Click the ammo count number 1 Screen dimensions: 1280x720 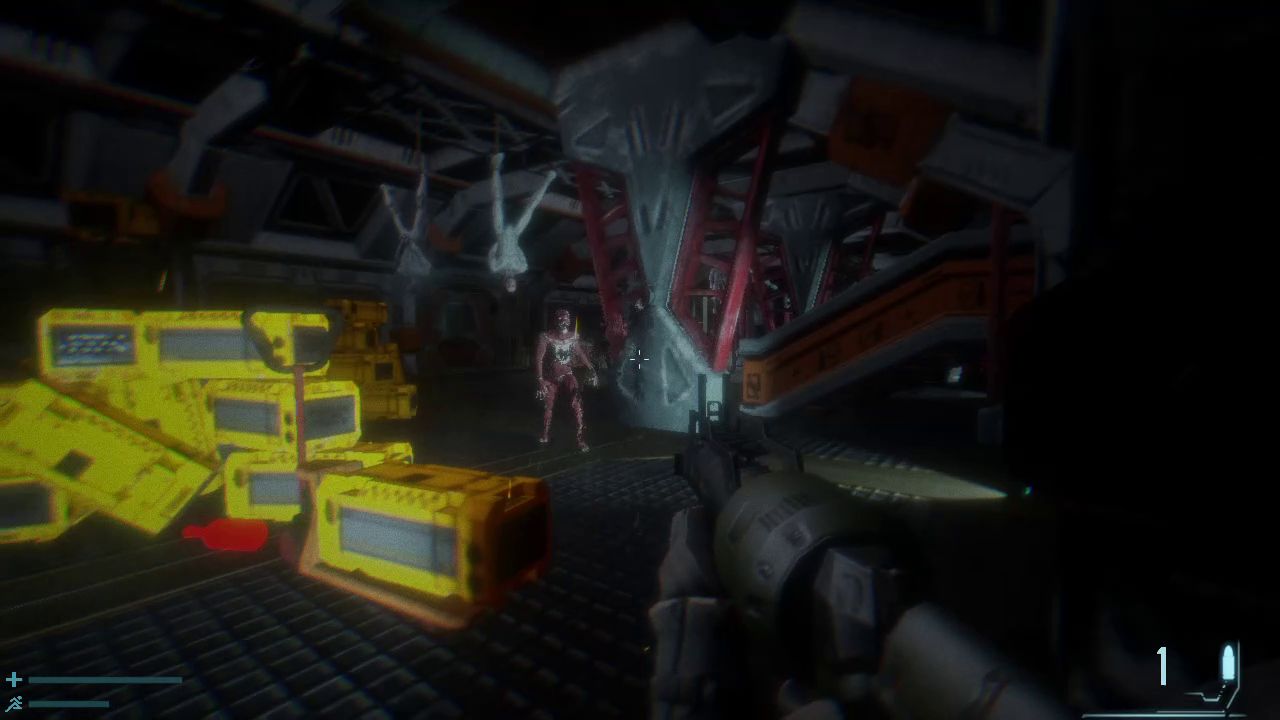coord(1161,667)
